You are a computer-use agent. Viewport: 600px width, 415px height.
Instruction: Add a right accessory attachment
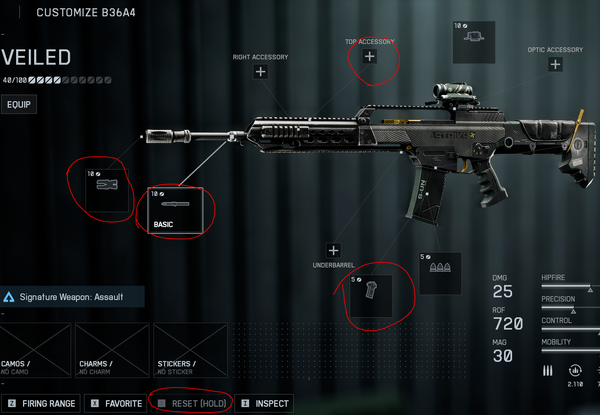[260, 72]
